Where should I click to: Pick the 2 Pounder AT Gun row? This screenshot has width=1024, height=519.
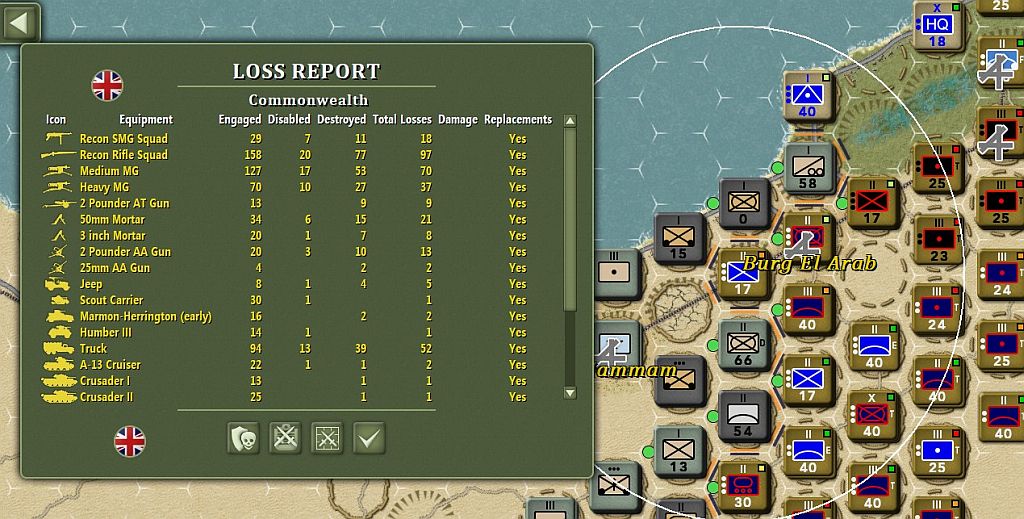tap(124, 203)
